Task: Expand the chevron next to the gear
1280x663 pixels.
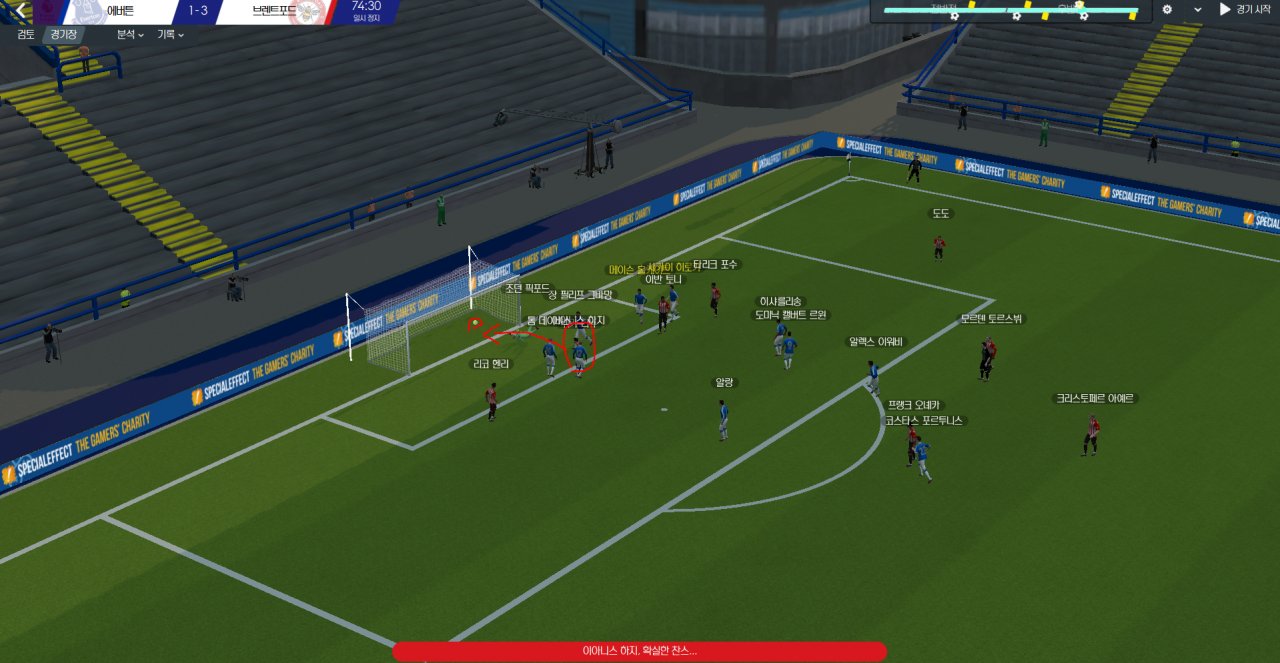Action: coord(1197,10)
